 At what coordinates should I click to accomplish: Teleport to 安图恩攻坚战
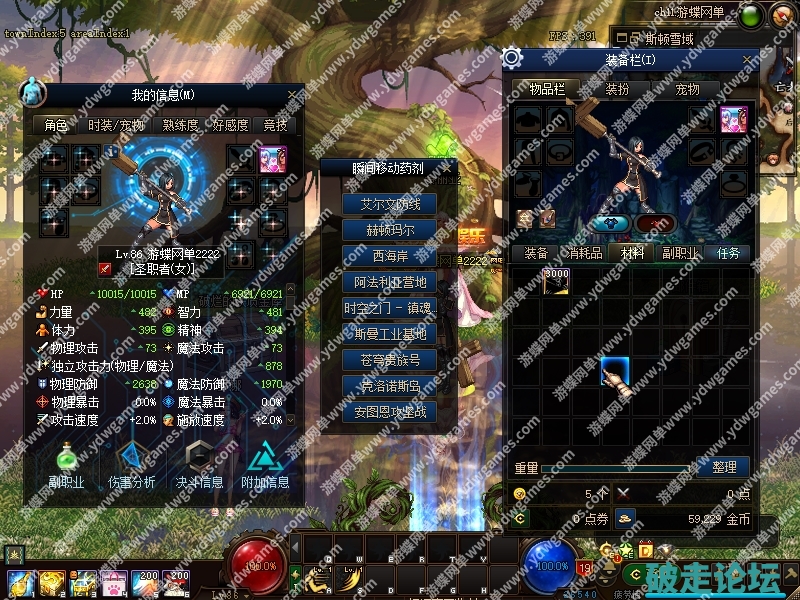tap(389, 412)
